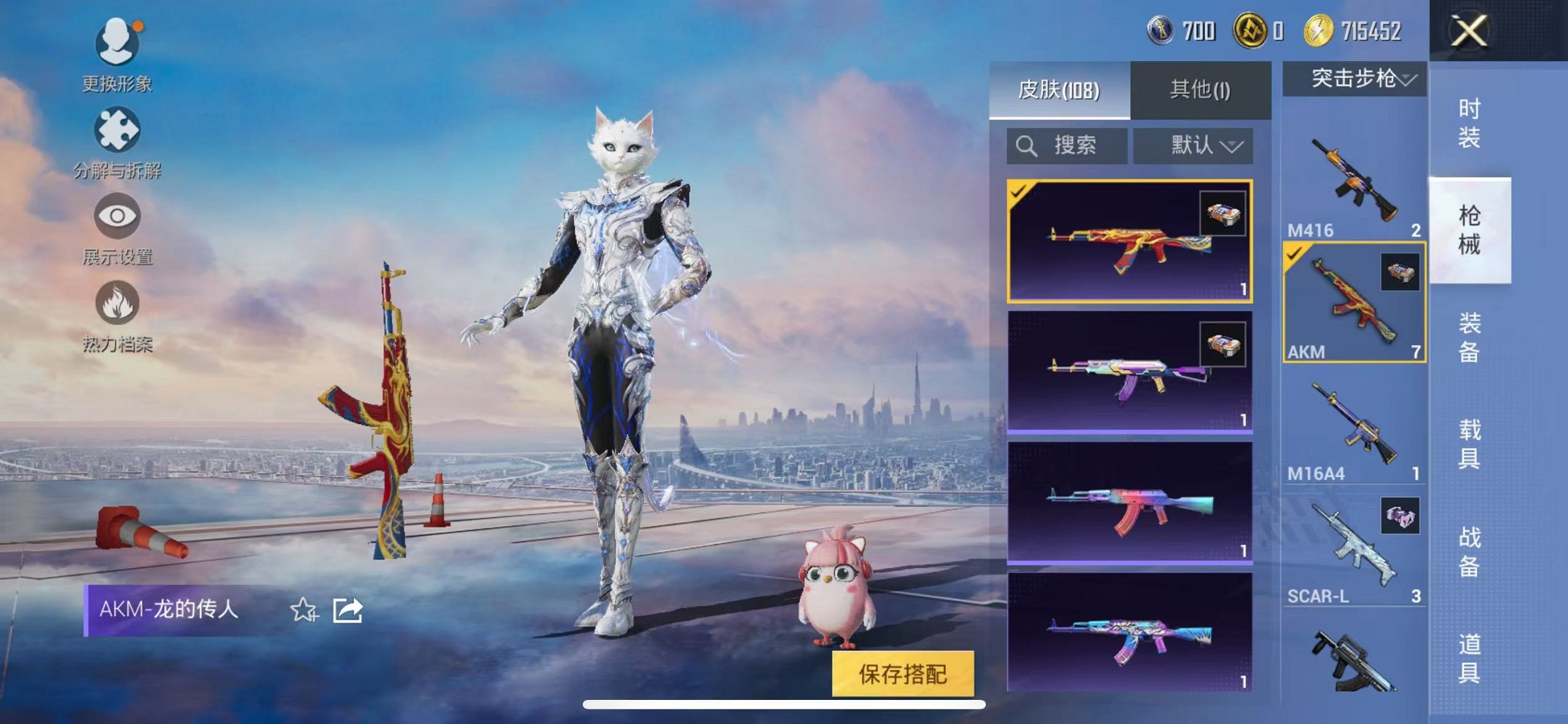This screenshot has width=1568, height=724.
Task: Open 展示设置 display settings
Action: point(117,215)
